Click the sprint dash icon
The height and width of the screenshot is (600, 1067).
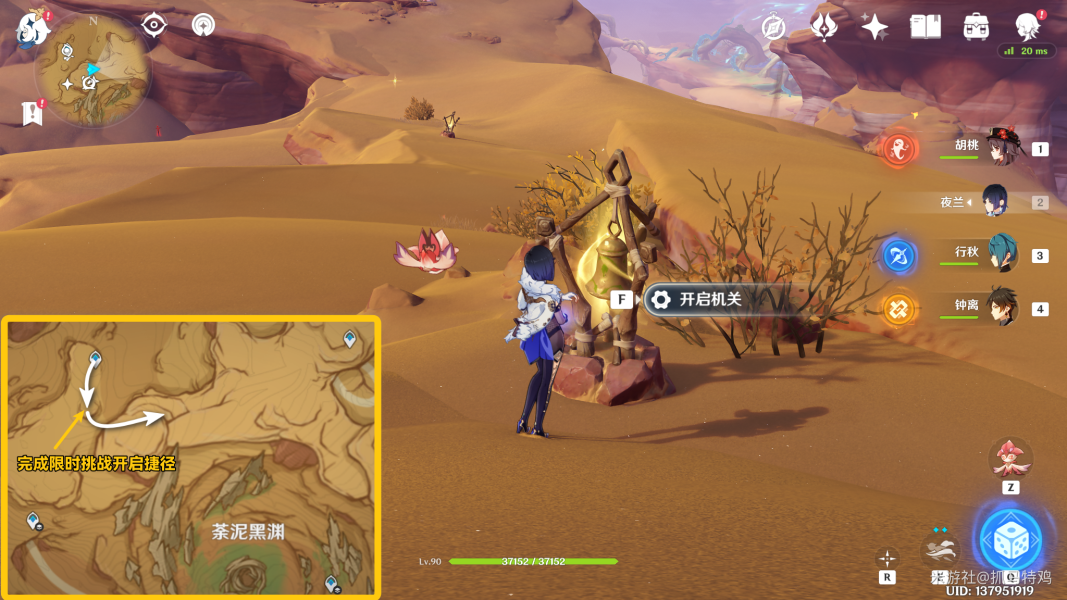pyautogui.click(x=938, y=552)
